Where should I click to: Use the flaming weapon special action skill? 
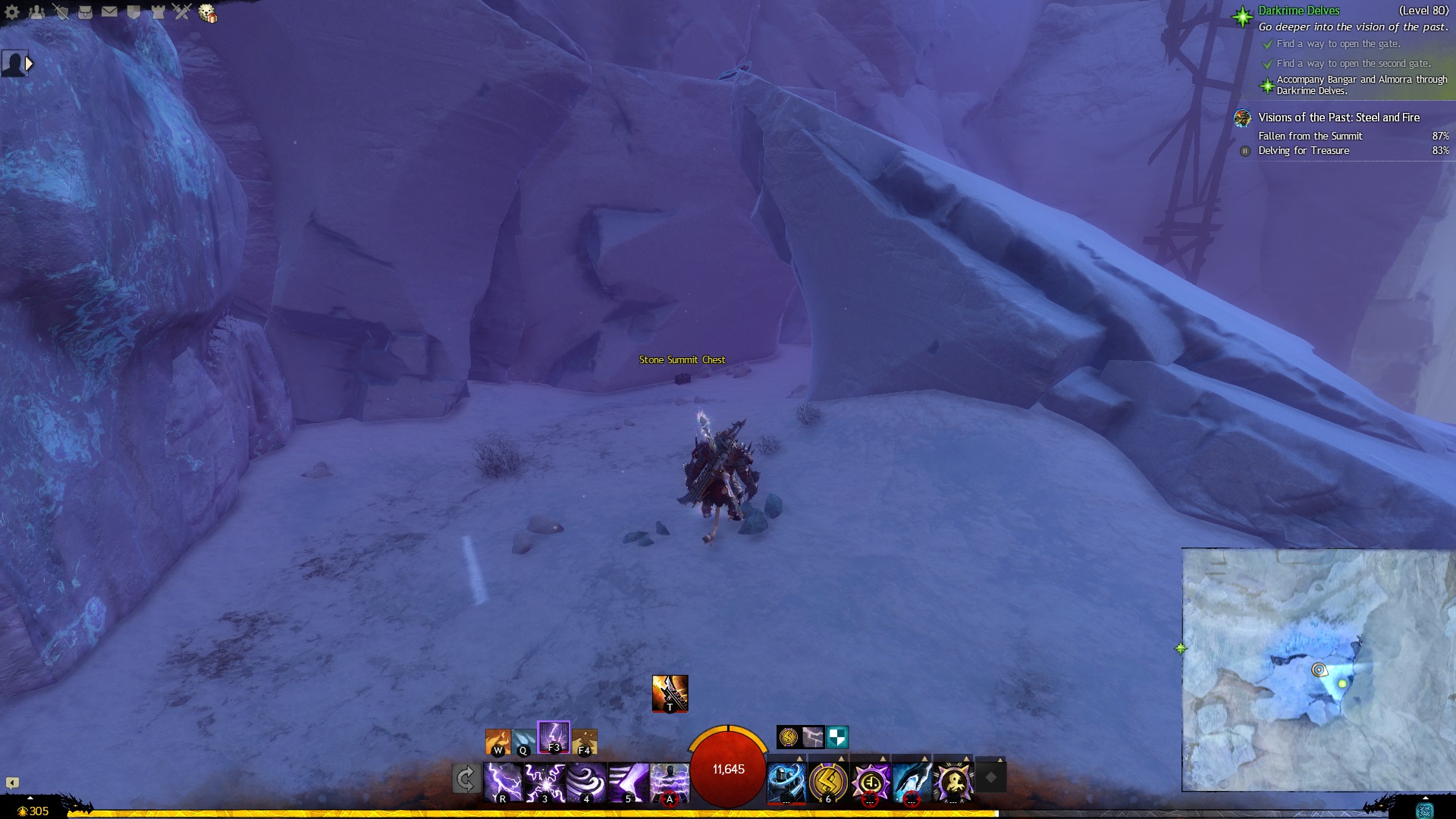coord(670,692)
